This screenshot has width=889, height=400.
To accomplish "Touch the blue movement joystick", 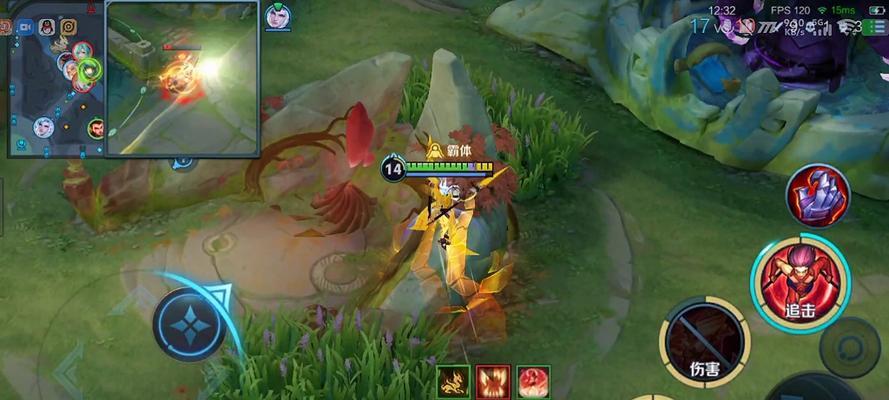I will 188,324.
